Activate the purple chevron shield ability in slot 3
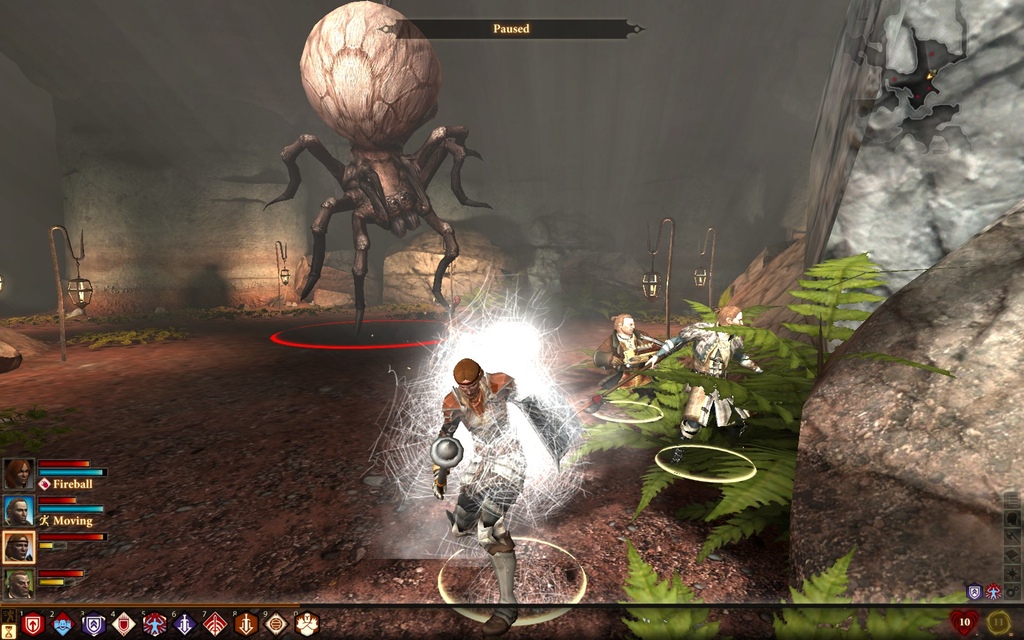The image size is (1024, 640). coord(94,624)
